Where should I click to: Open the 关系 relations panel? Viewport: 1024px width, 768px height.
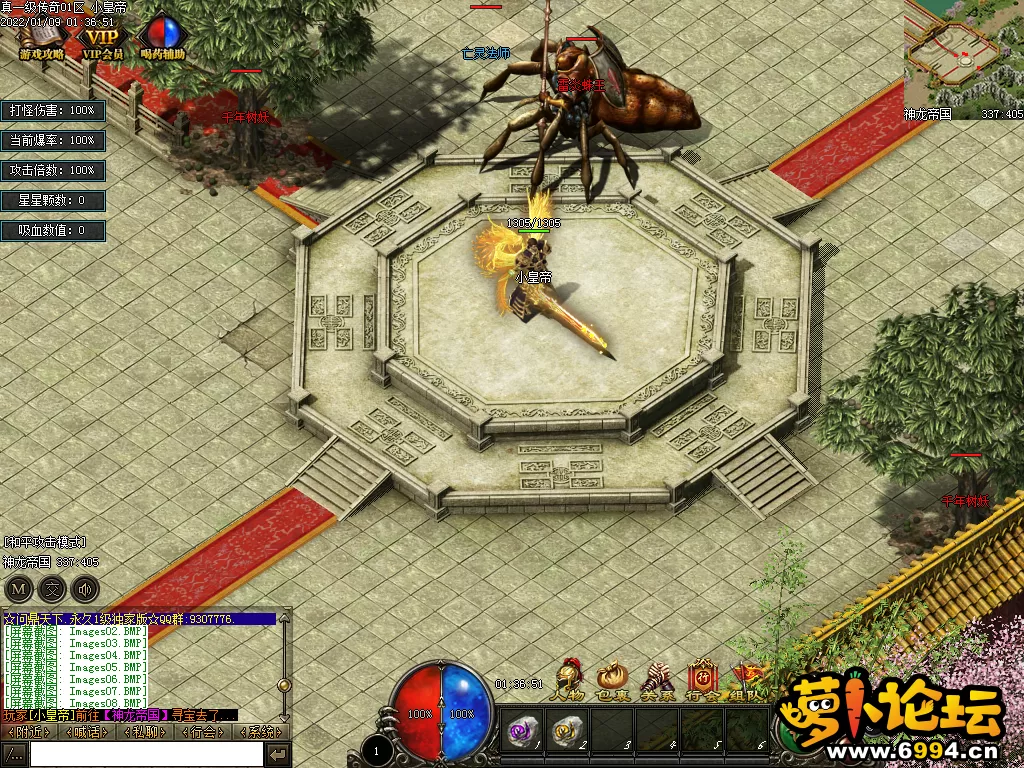click(x=655, y=680)
